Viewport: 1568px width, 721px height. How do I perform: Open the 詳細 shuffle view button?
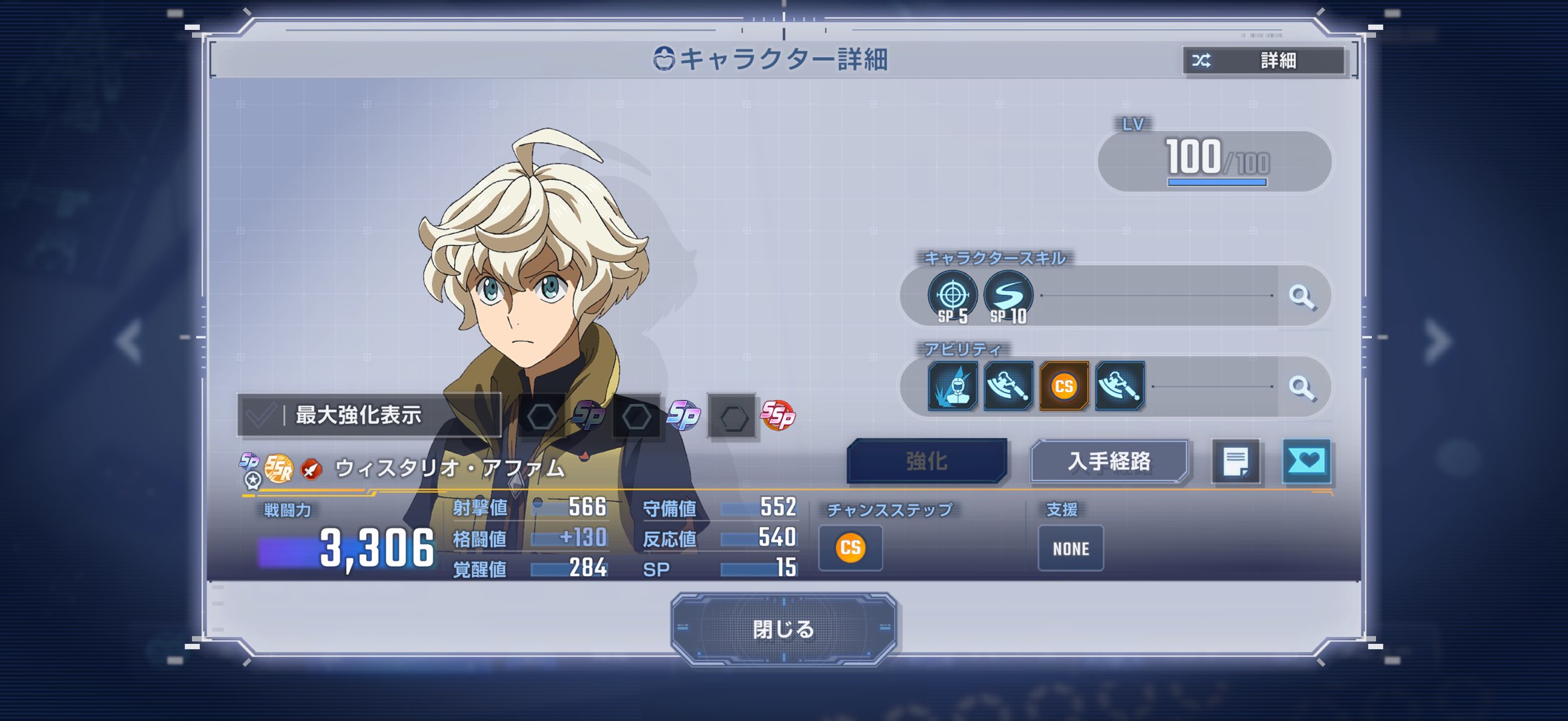1264,61
